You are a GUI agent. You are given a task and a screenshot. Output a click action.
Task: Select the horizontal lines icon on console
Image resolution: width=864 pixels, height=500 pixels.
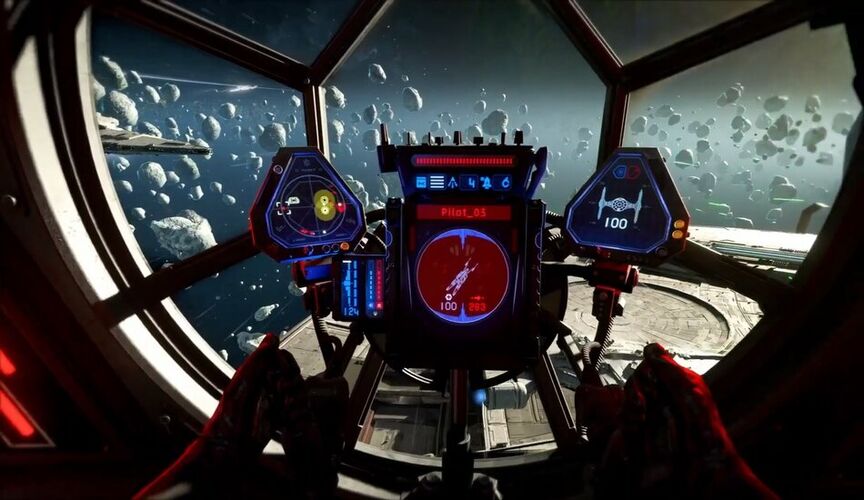pyautogui.click(x=437, y=182)
